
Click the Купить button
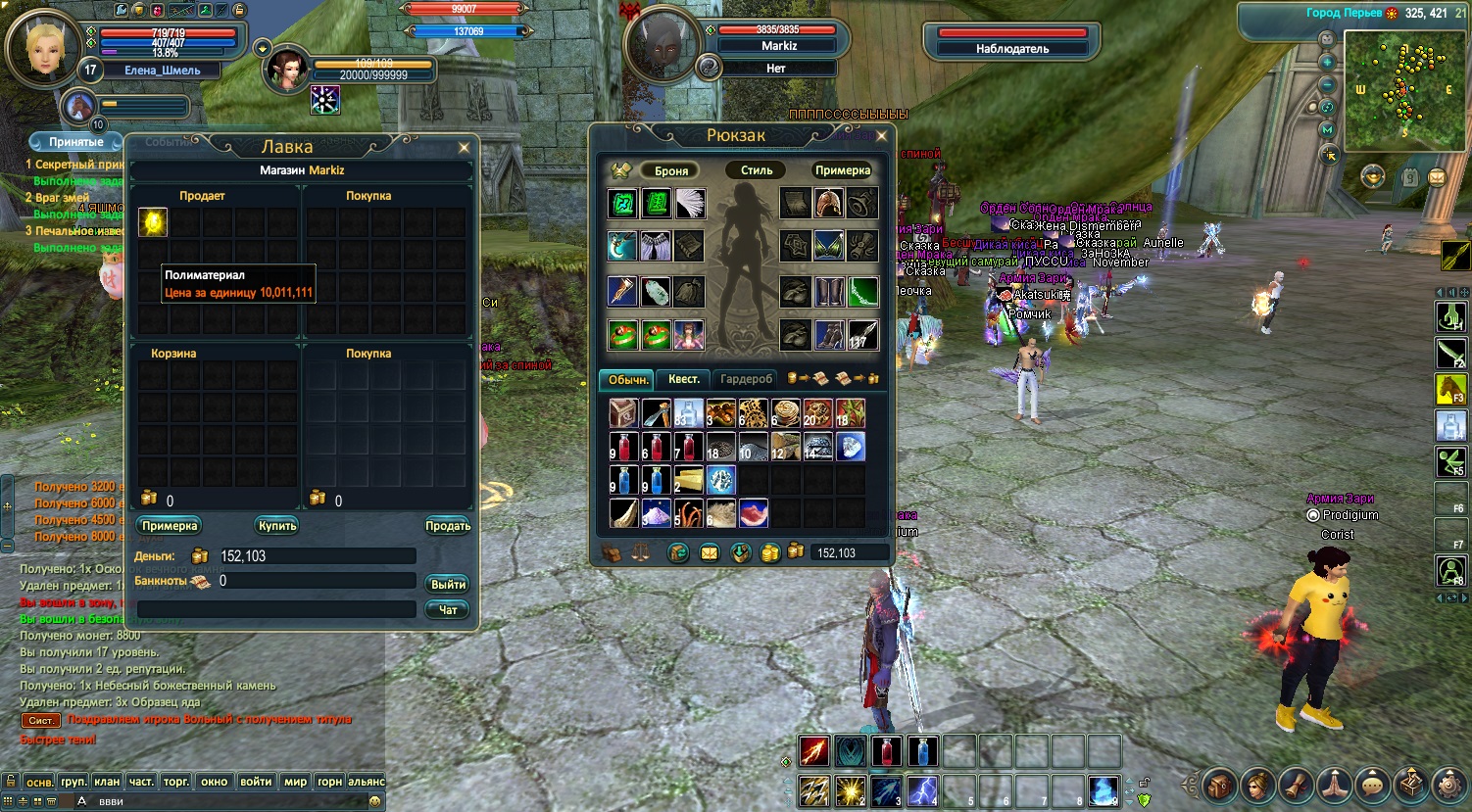(277, 526)
